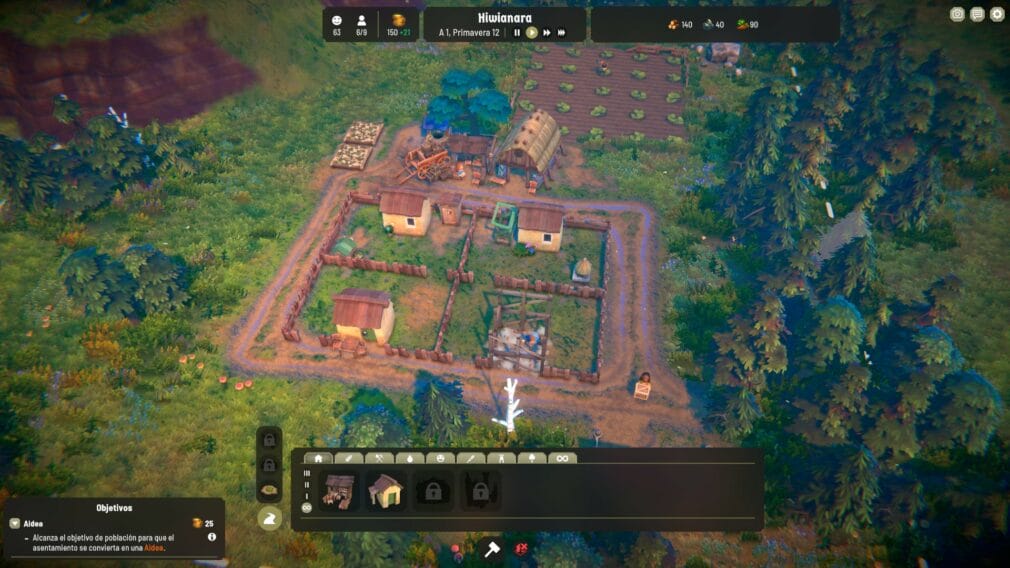Switch to the tree category tab
The width and height of the screenshot is (1010, 568).
pyautogui.click(x=532, y=458)
